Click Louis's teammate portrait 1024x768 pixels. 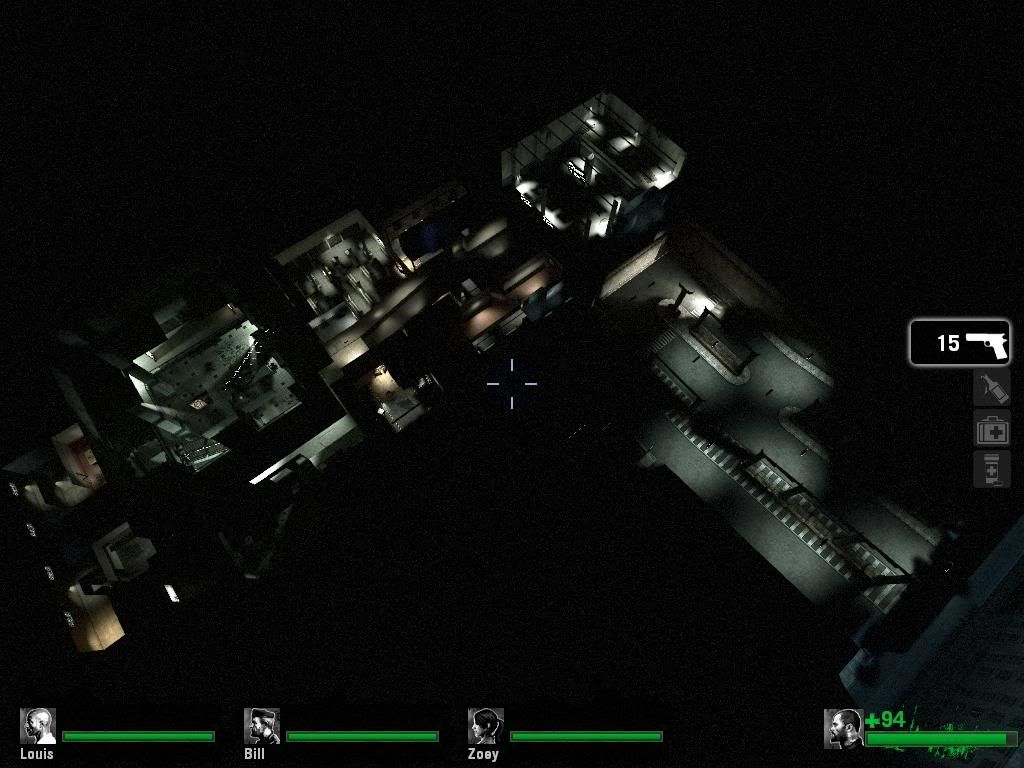(38, 726)
